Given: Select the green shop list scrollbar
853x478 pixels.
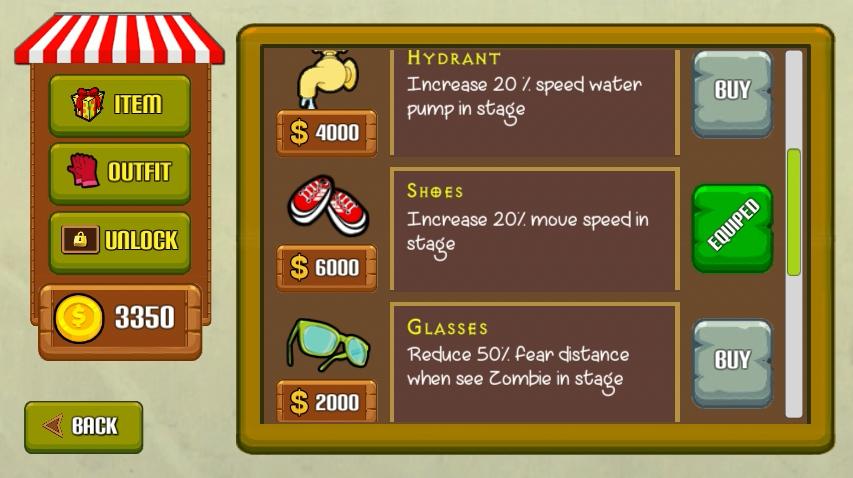Looking at the screenshot, I should [x=794, y=211].
